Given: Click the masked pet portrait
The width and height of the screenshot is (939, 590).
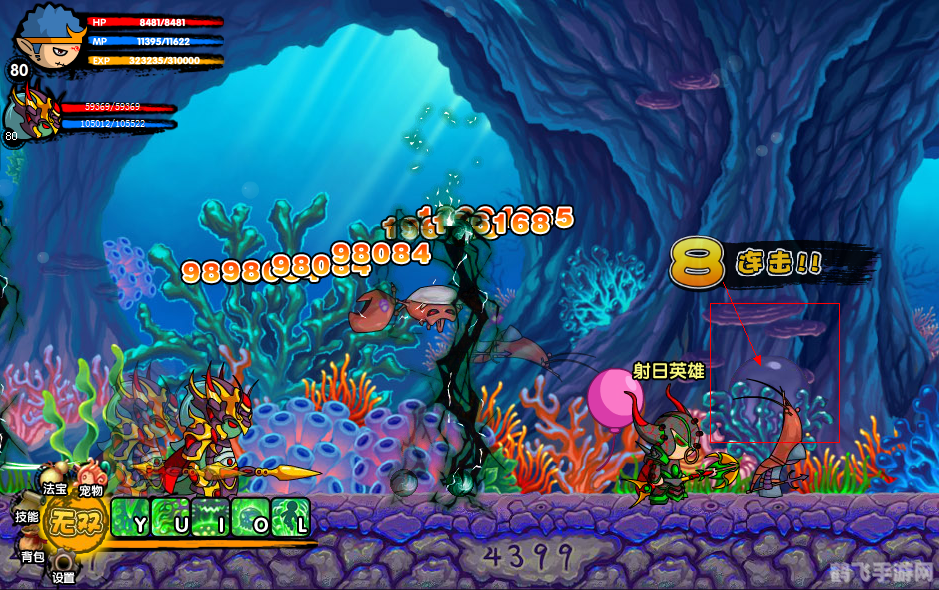Looking at the screenshot, I should pos(32,112).
